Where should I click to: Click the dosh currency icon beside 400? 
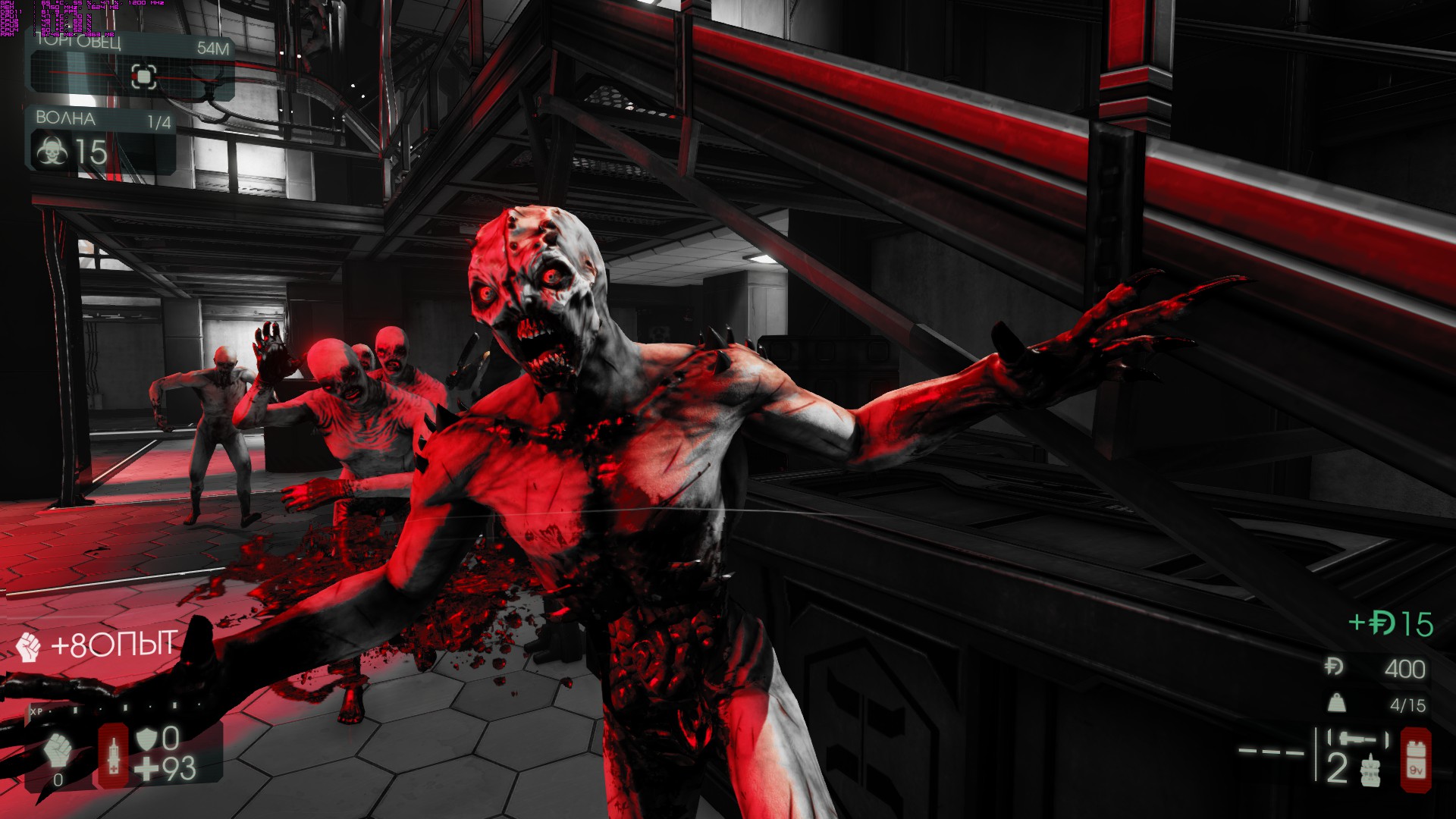pyautogui.click(x=1334, y=667)
